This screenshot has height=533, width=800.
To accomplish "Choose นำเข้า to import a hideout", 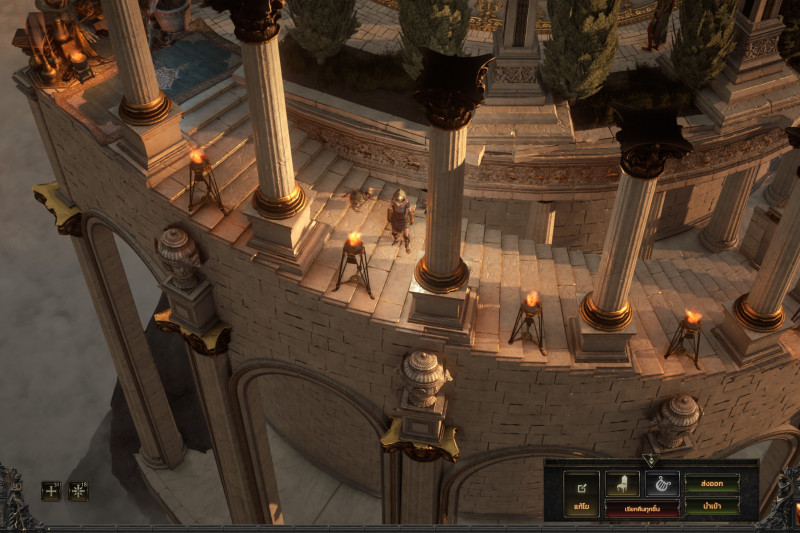I will tap(712, 506).
